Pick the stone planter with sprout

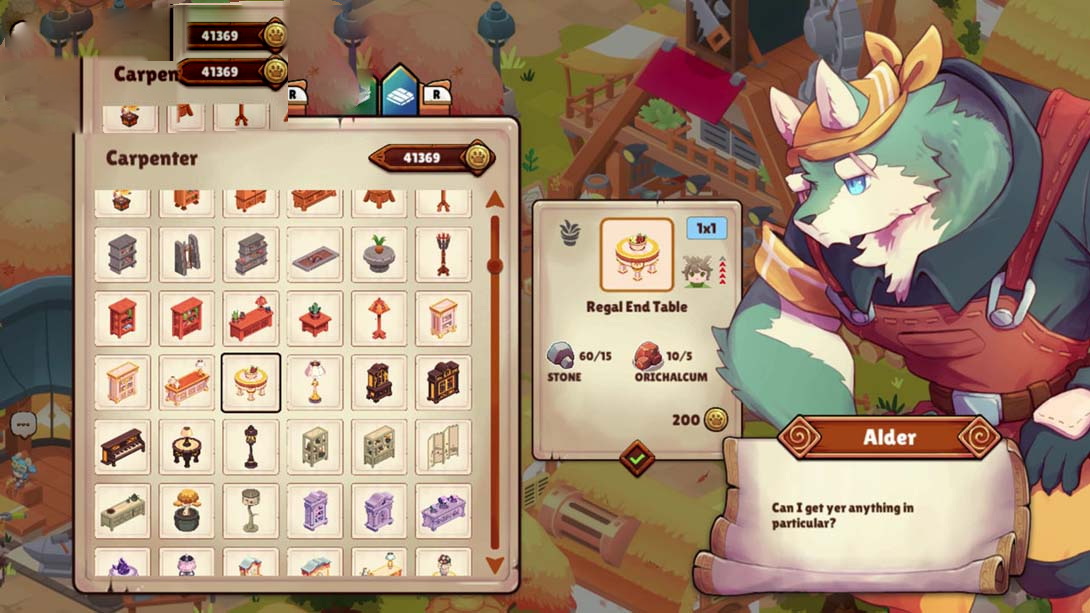[379, 254]
